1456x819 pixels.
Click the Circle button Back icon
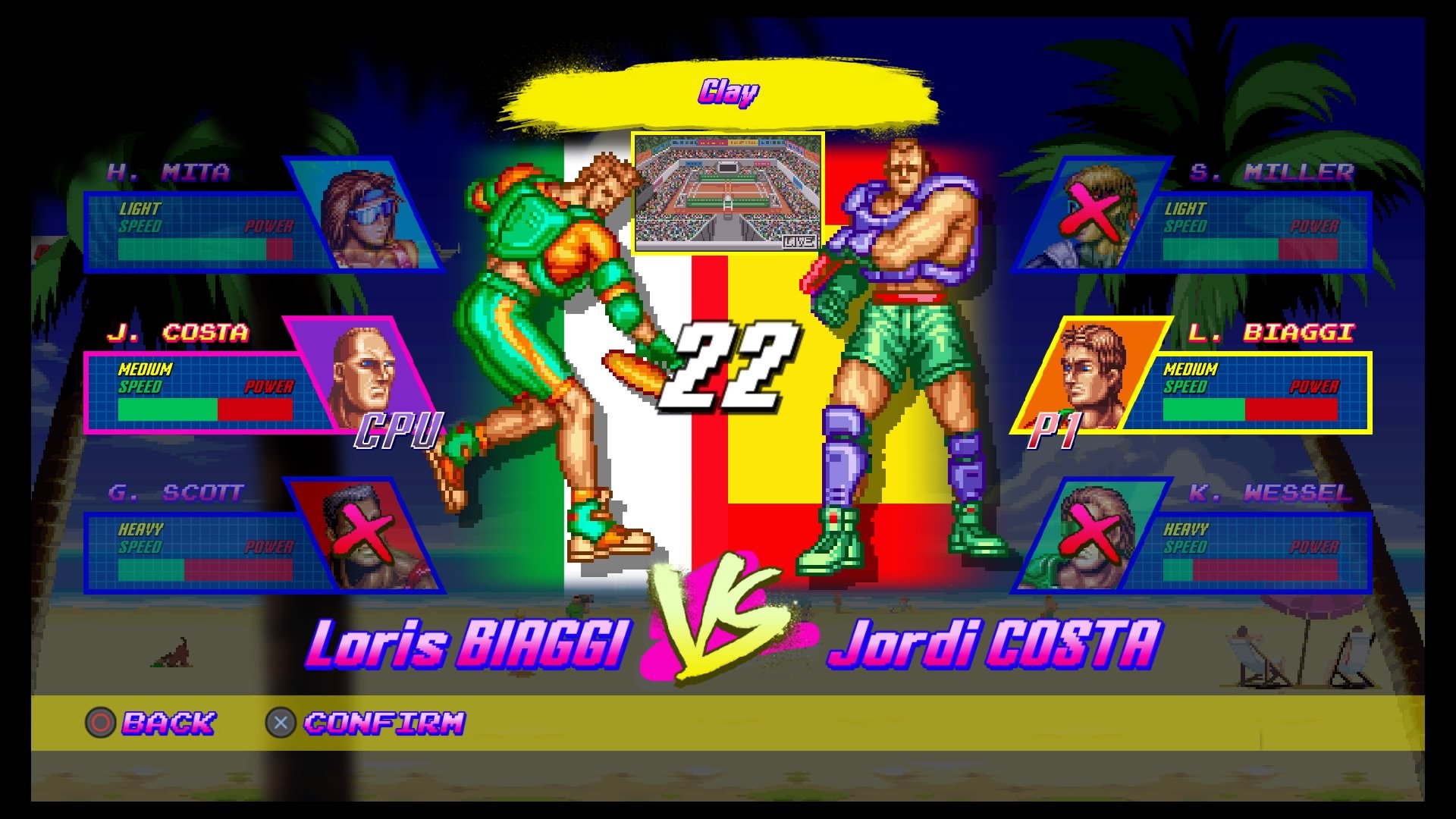[100, 723]
